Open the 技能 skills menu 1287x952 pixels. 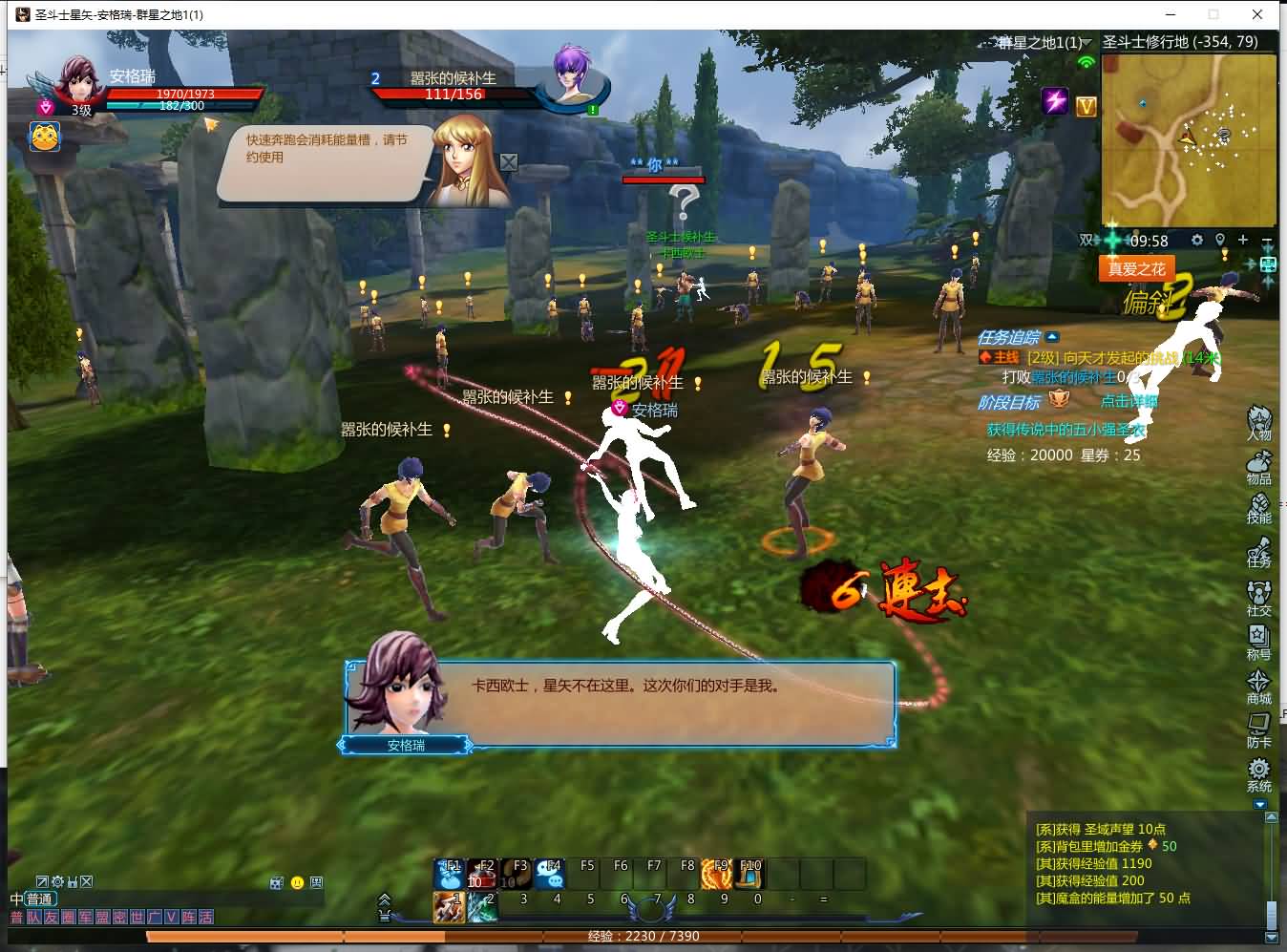click(1258, 507)
